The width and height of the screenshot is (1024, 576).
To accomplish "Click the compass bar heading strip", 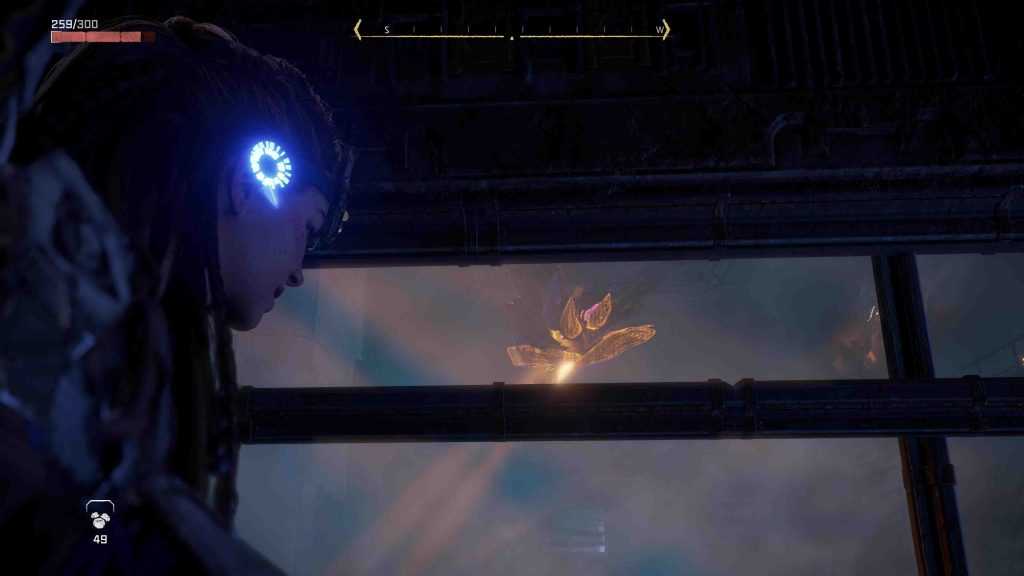I will (511, 31).
